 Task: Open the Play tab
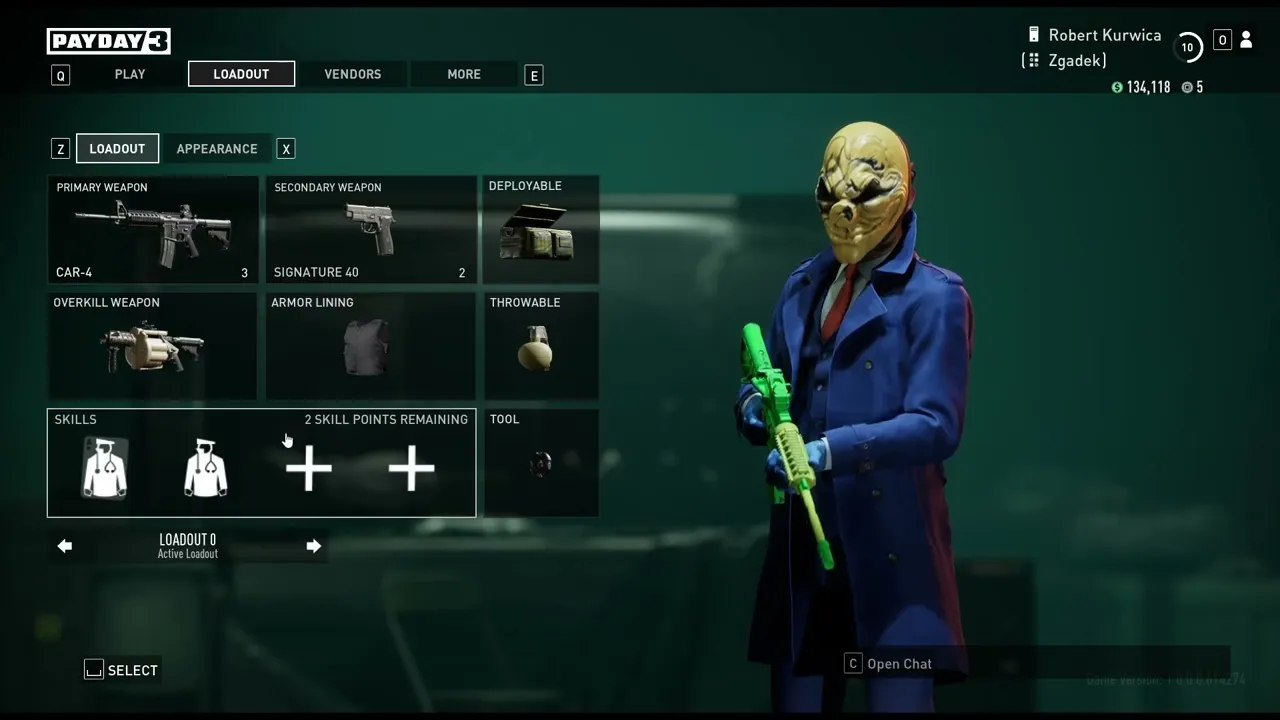130,74
